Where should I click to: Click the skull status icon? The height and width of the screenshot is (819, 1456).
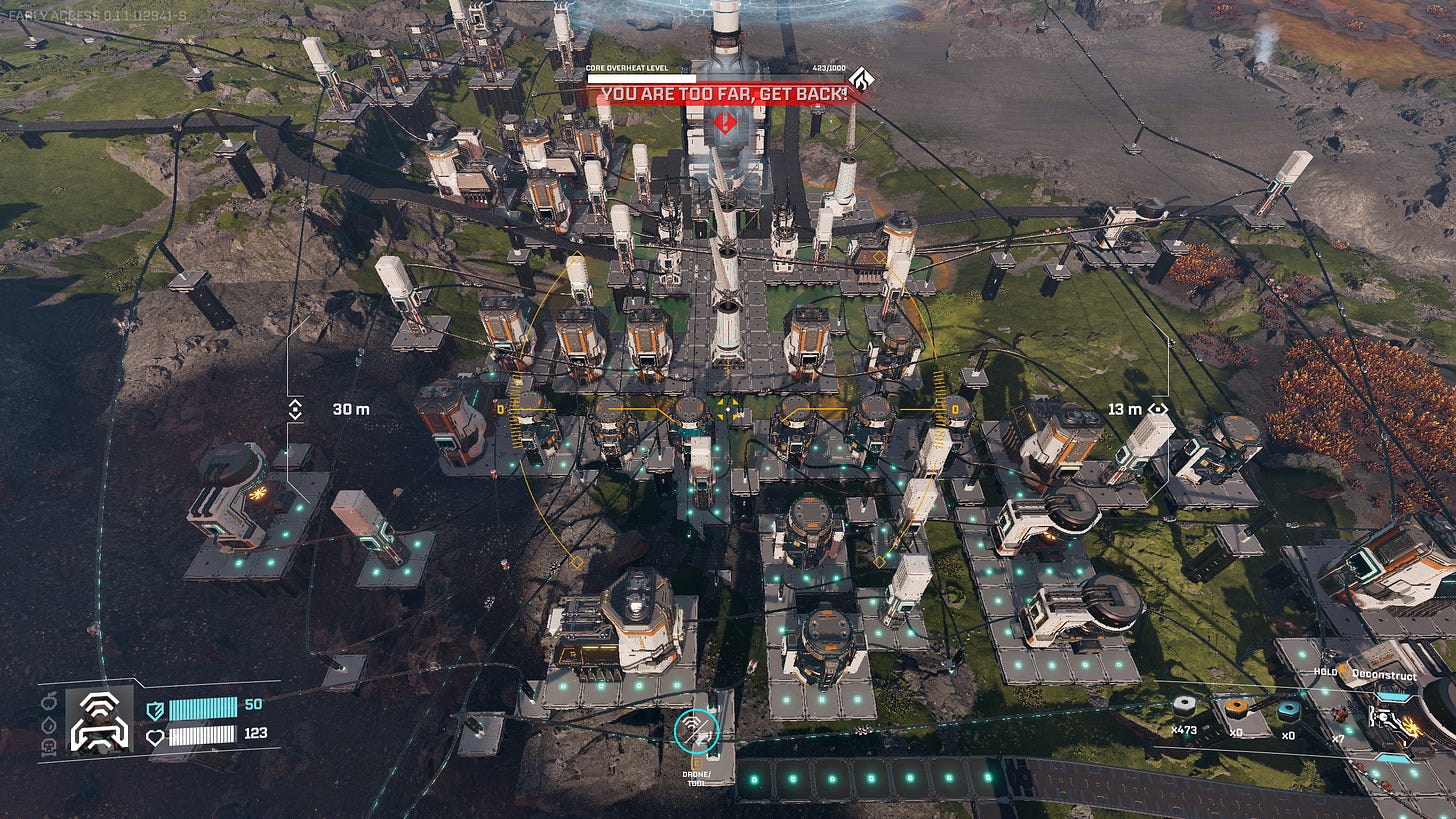click(48, 745)
